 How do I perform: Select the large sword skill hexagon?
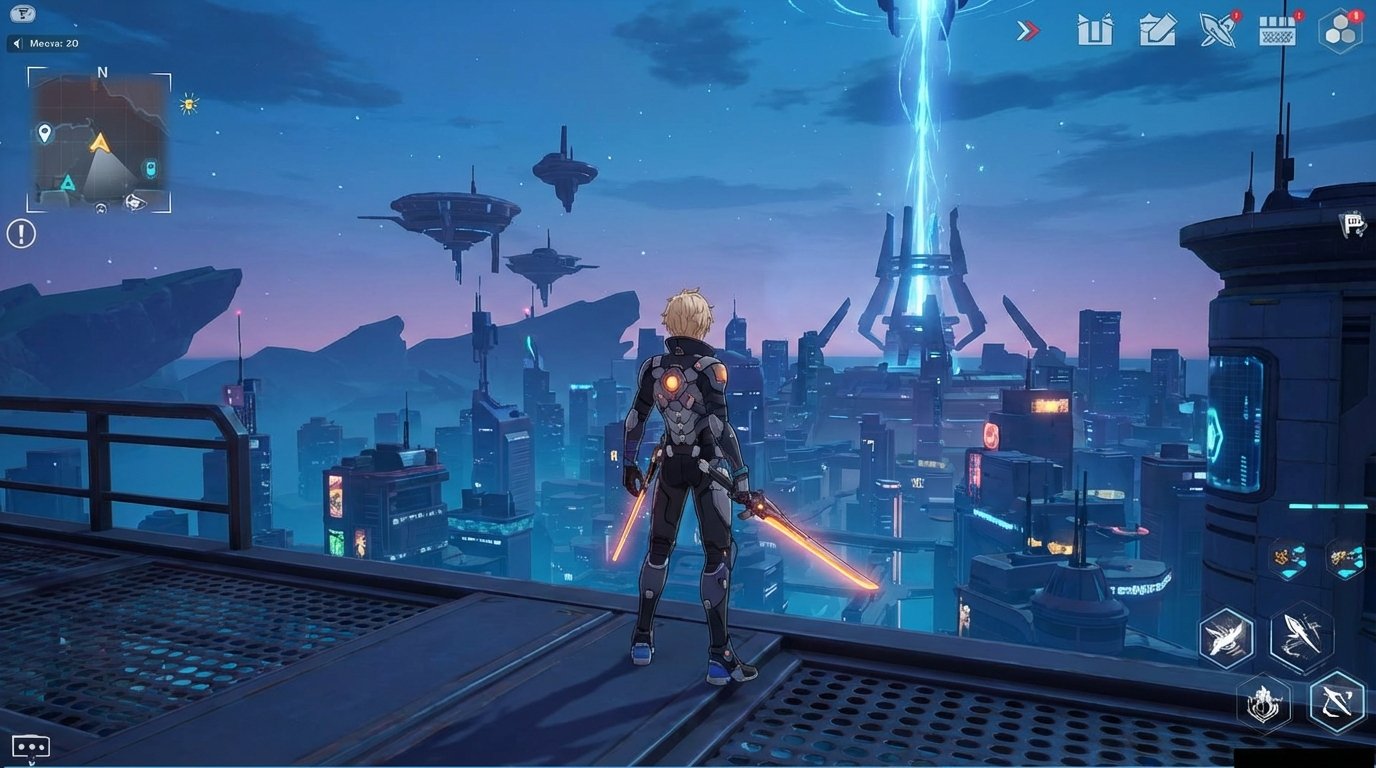tap(1301, 638)
